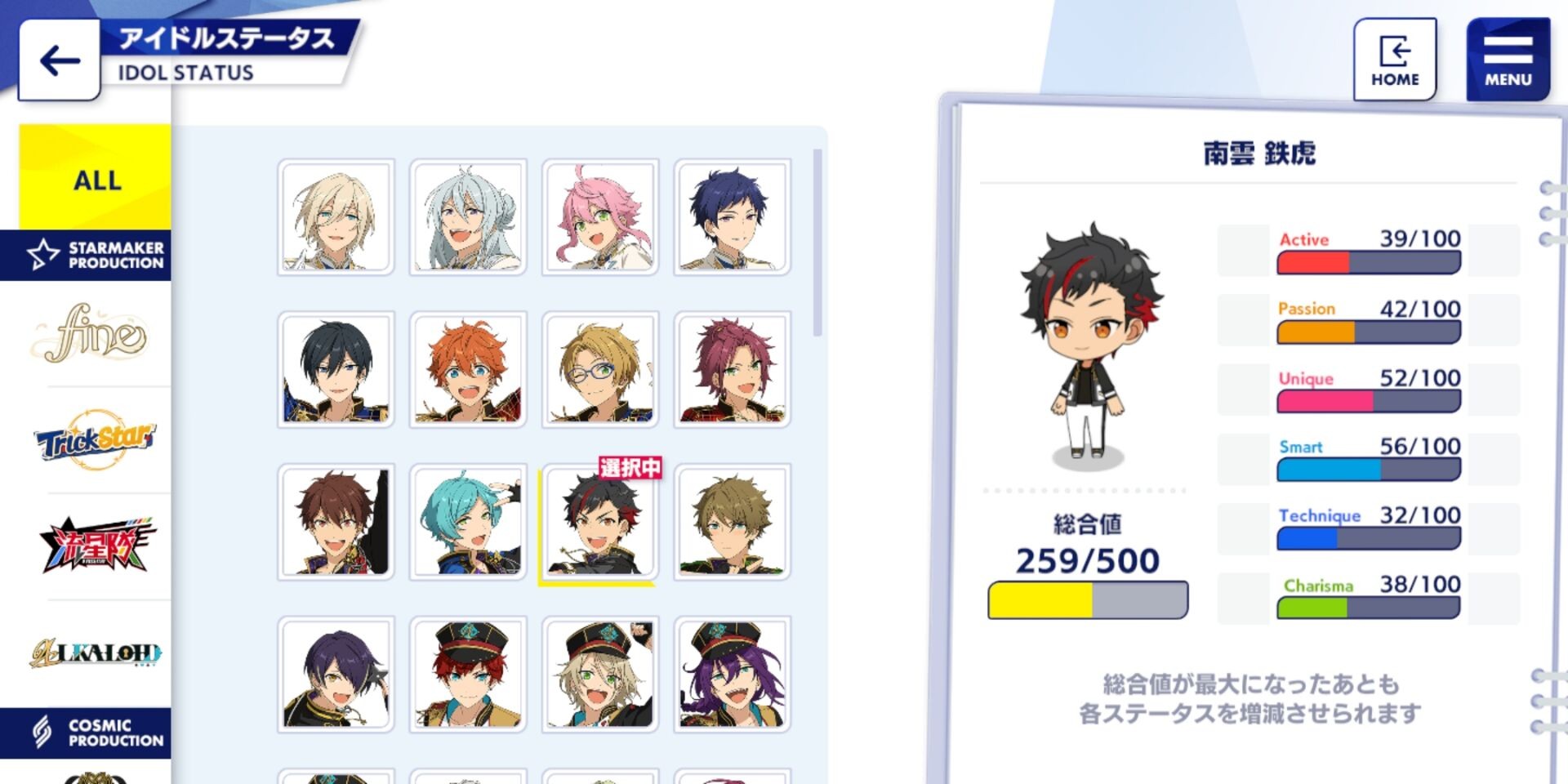Click the 総合値 progress bar
Image resolution: width=1568 pixels, height=784 pixels.
(x=1086, y=599)
